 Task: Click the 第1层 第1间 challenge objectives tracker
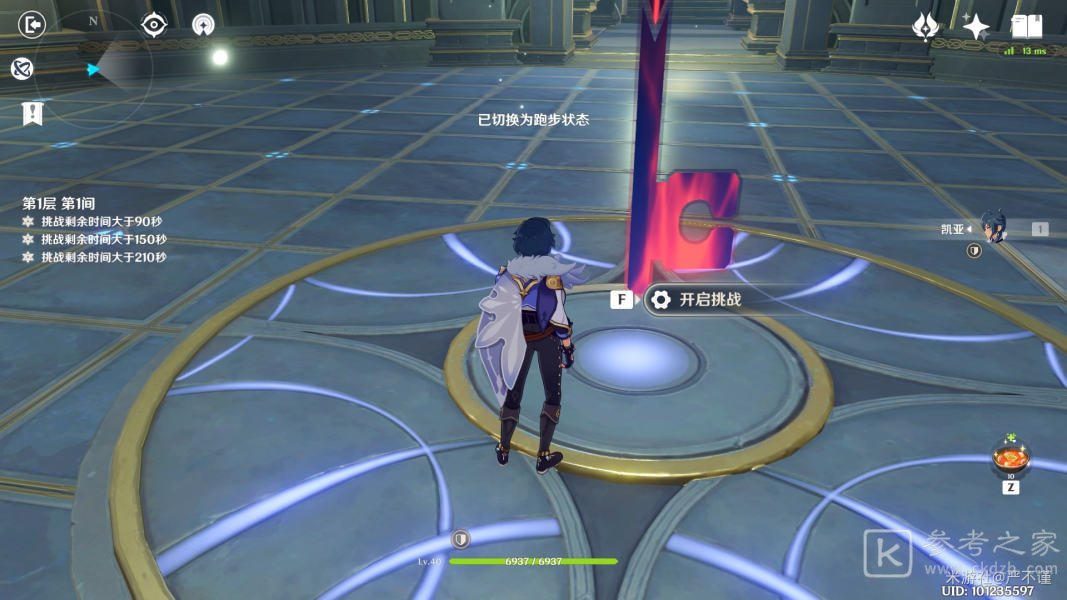coord(95,229)
